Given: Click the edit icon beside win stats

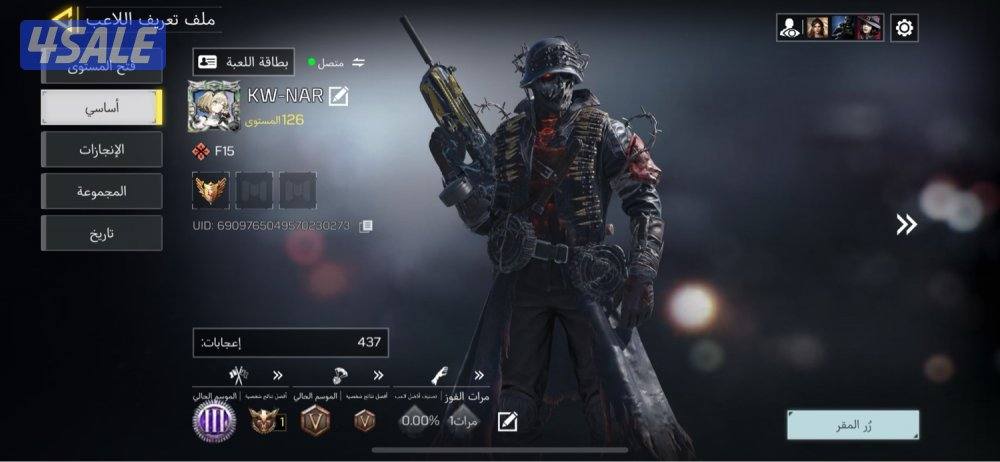Looking at the screenshot, I should pos(508,421).
